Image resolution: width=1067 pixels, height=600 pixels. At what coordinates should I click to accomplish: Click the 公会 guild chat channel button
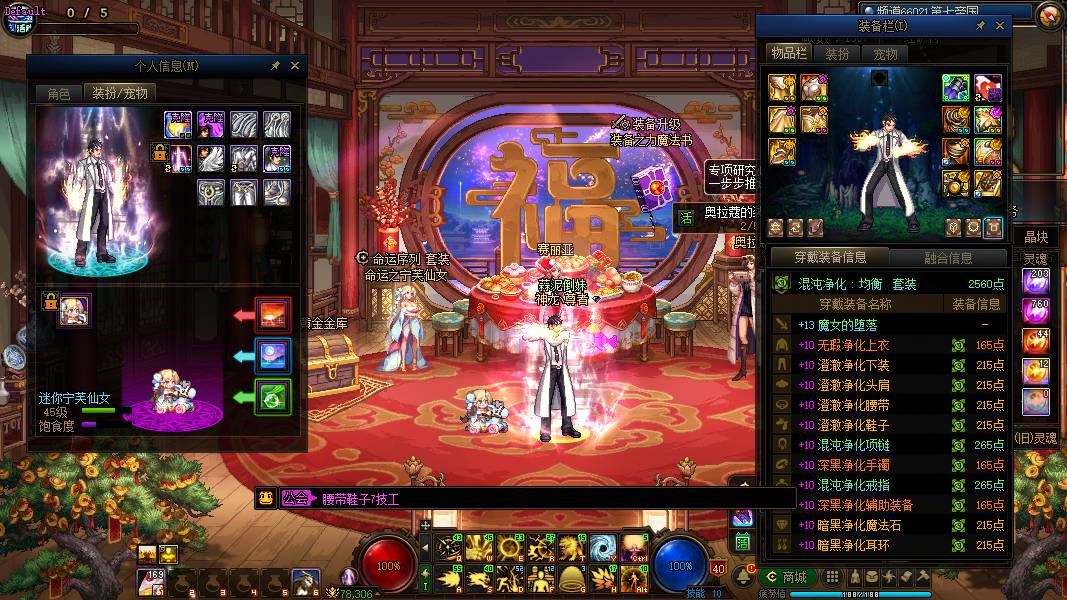pyautogui.click(x=296, y=498)
